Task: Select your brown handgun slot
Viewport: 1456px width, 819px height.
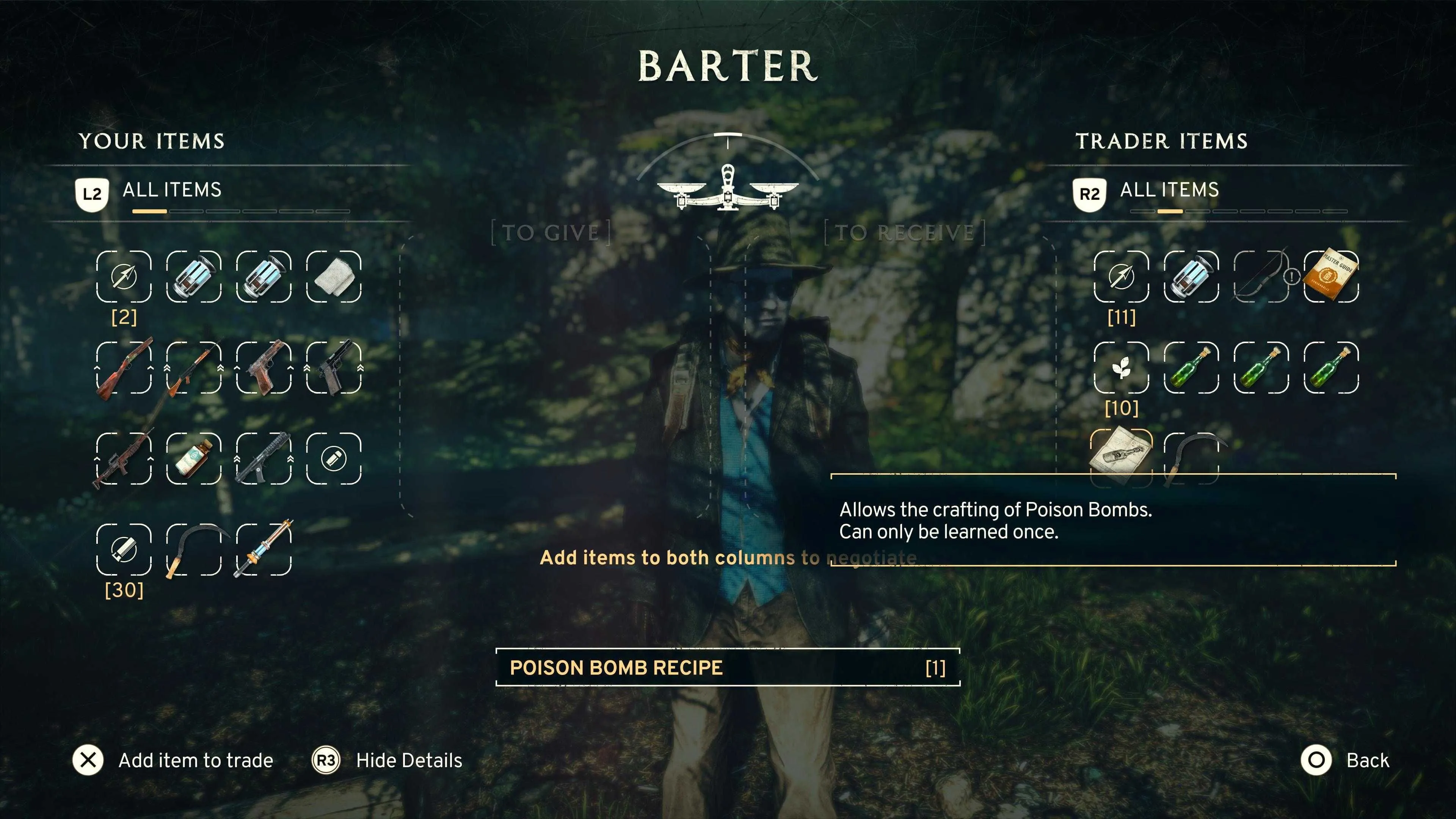Action: 264,367
